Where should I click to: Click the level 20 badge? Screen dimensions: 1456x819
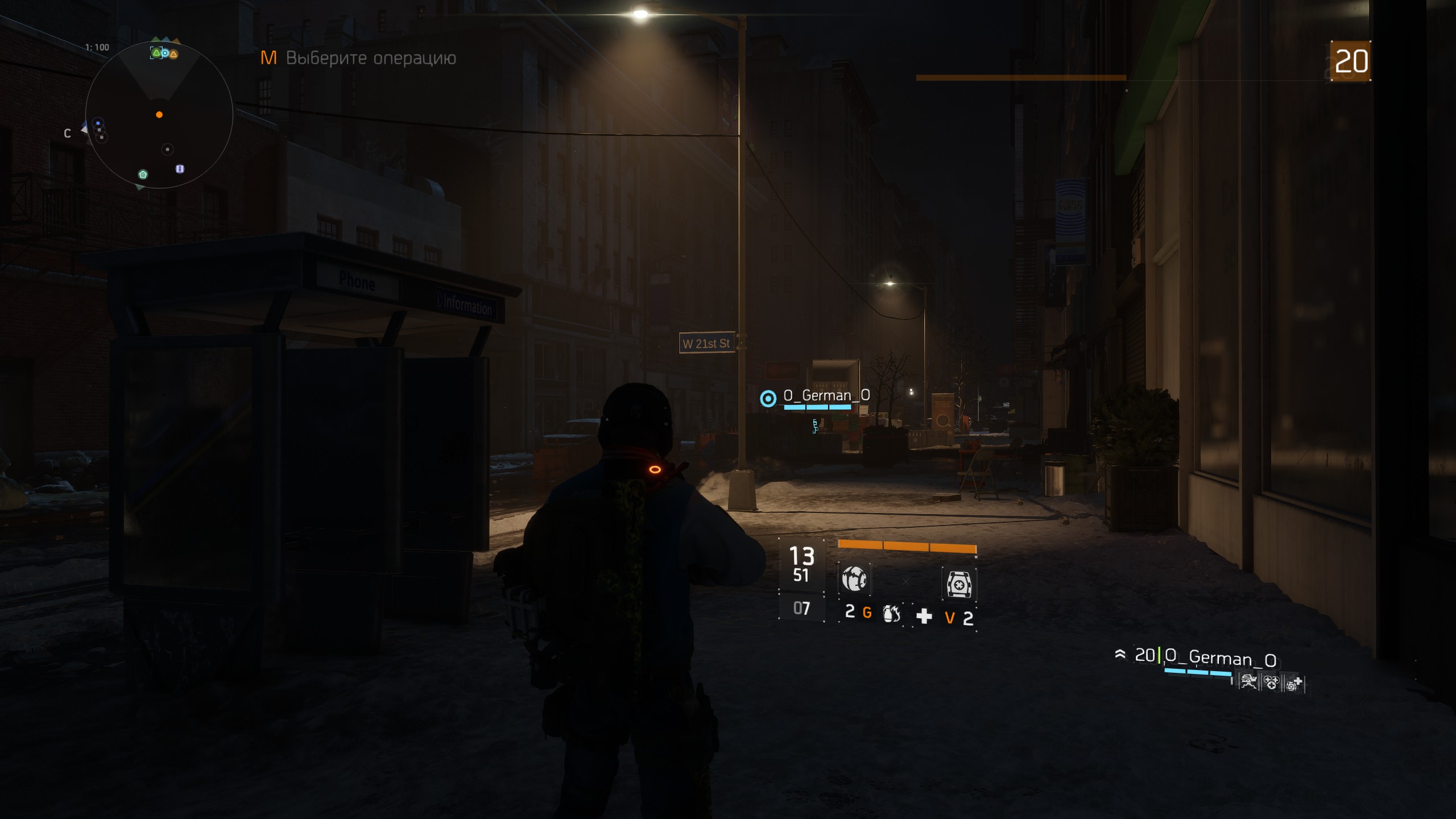[1351, 61]
